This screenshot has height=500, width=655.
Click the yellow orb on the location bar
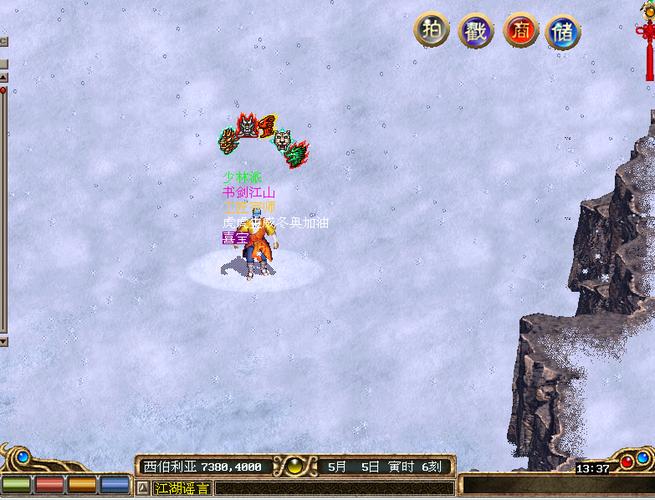pyautogui.click(x=295, y=466)
